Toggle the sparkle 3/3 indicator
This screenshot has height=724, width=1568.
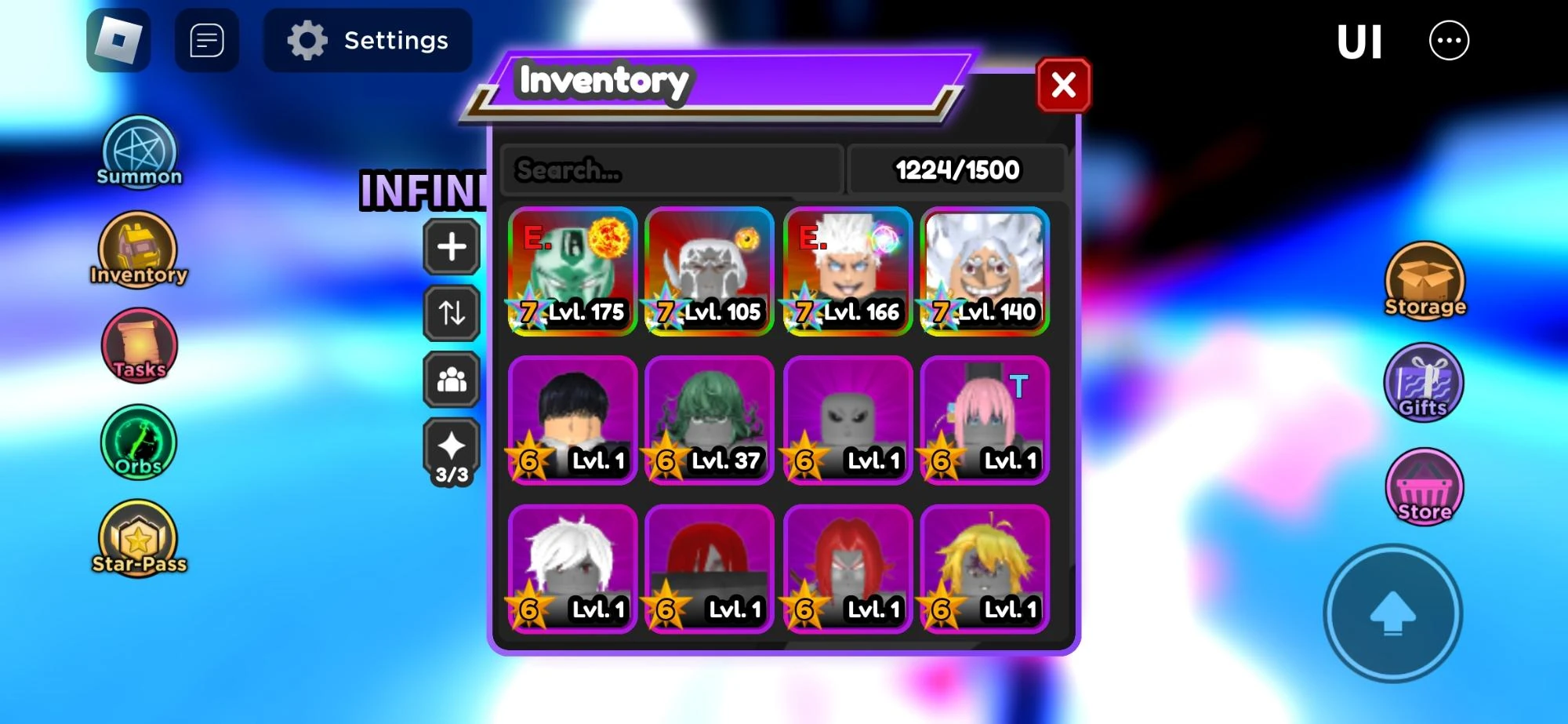[x=451, y=447]
